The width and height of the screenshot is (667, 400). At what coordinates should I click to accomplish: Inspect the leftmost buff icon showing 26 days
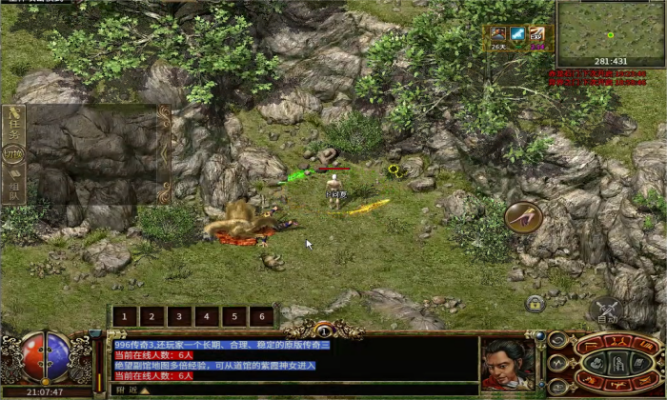498,35
